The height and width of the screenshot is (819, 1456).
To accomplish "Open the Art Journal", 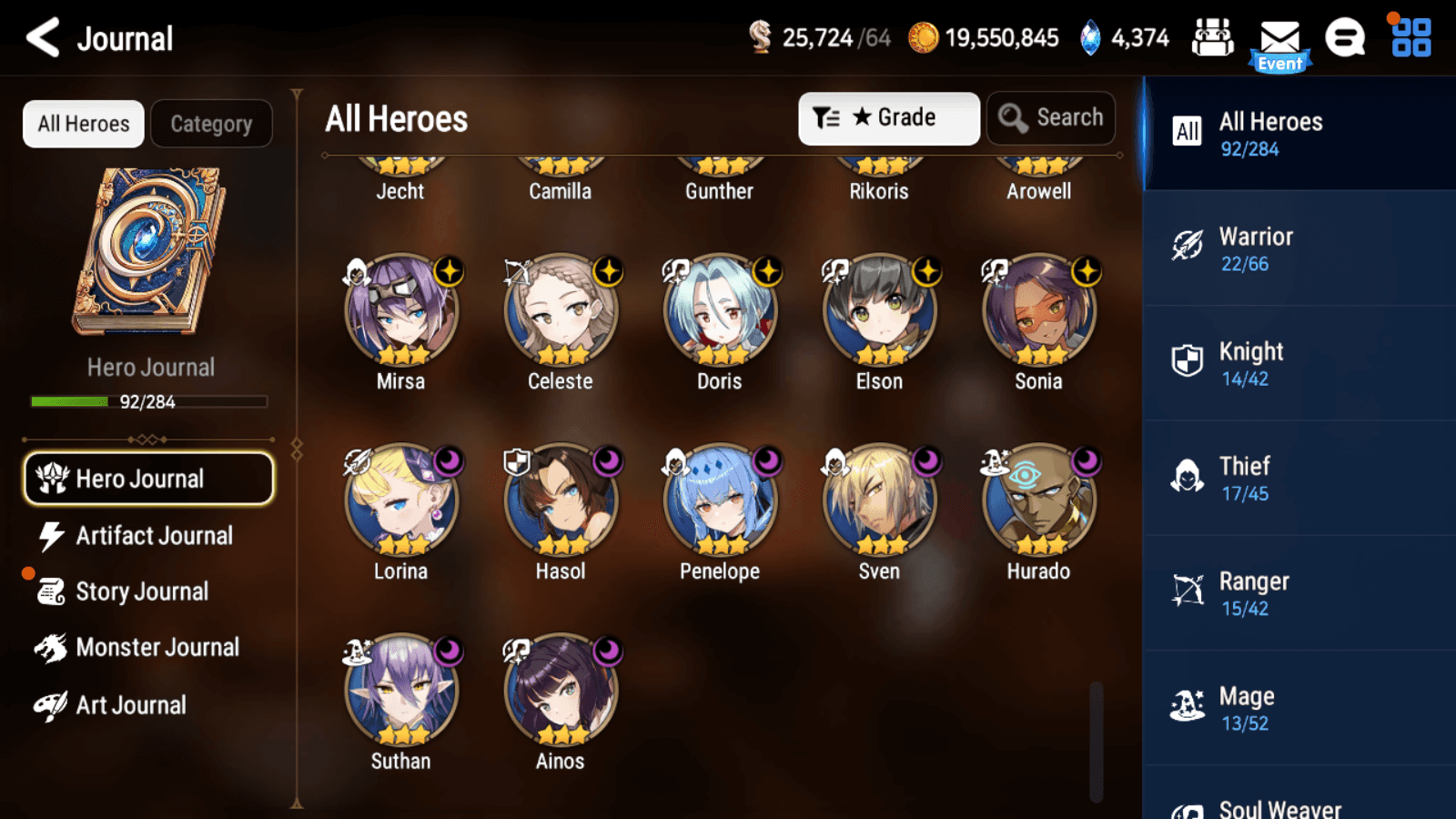I will 130,705.
